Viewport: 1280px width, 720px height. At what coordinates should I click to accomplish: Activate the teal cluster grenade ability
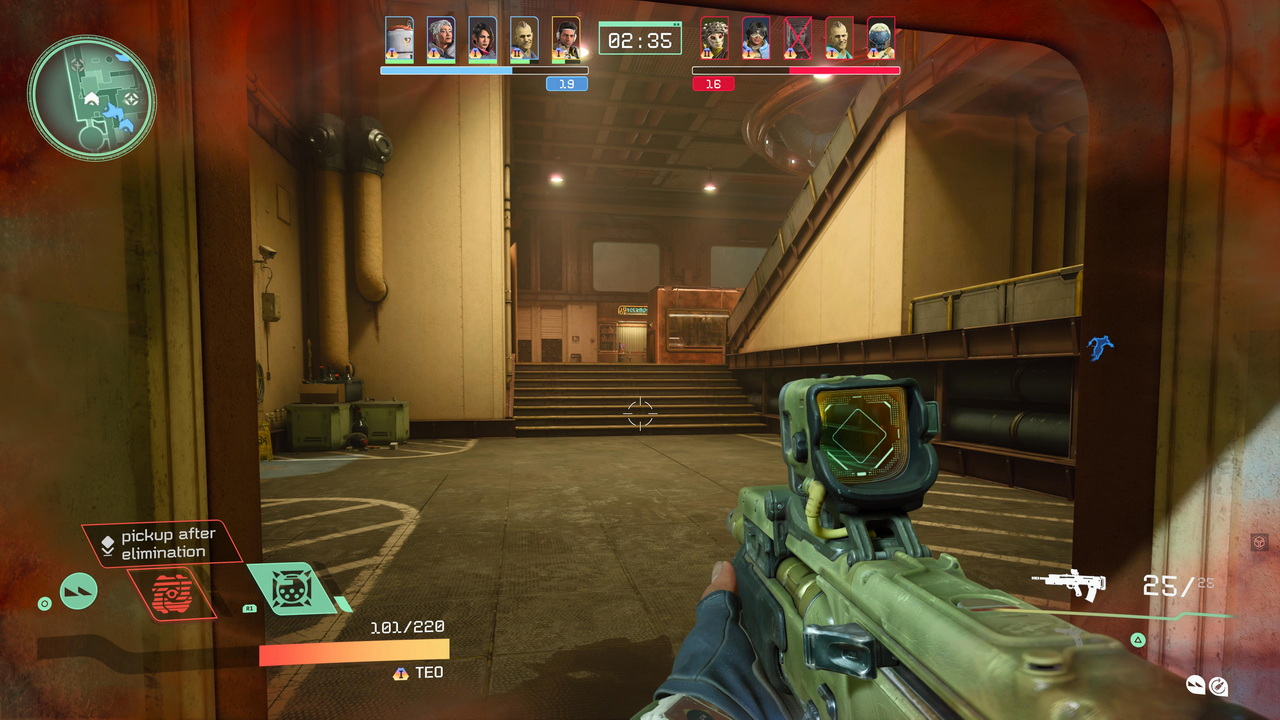point(293,588)
